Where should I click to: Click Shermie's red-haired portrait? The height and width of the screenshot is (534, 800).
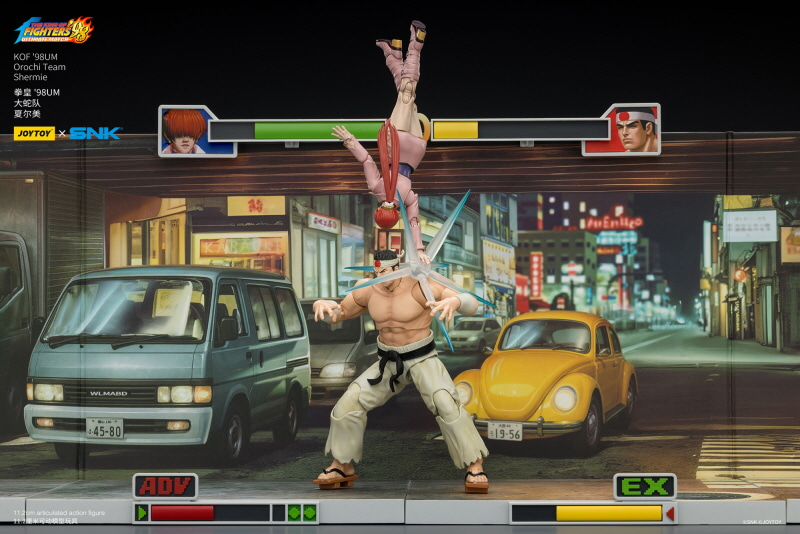pyautogui.click(x=185, y=130)
